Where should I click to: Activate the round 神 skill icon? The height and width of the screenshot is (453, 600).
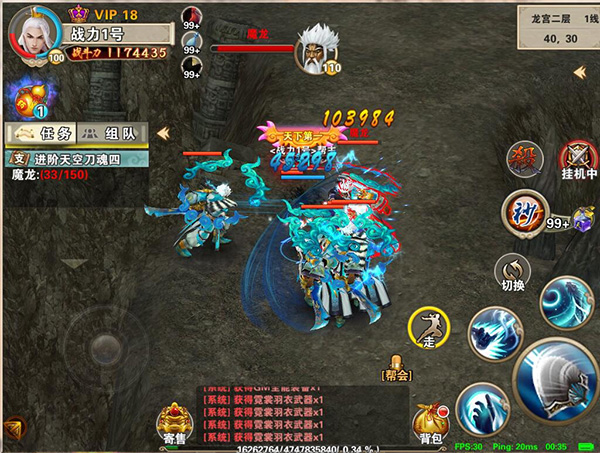[x=524, y=211]
